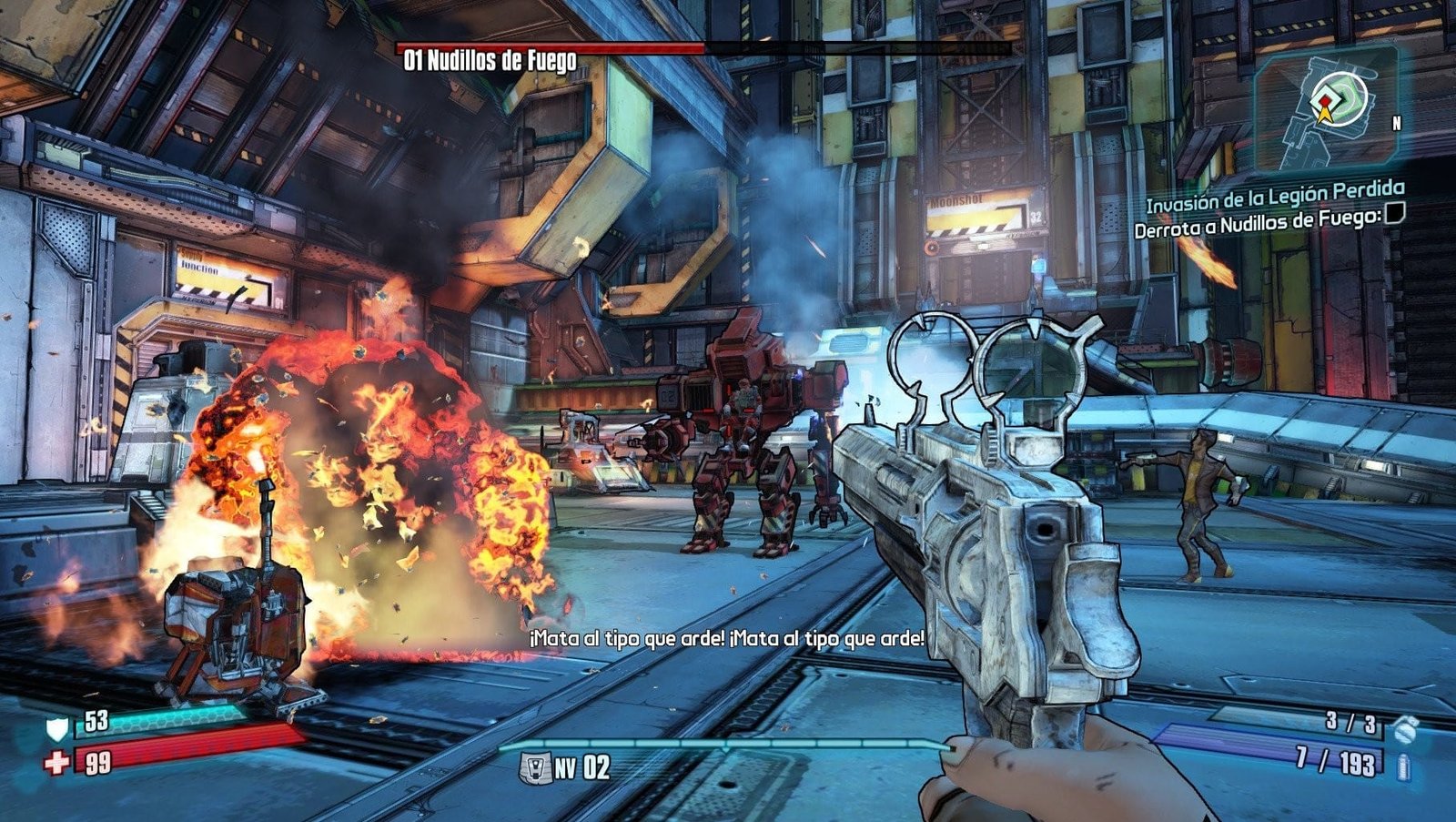Click the red cross health icon
Screen dimensions: 1456x822
coord(56,762)
